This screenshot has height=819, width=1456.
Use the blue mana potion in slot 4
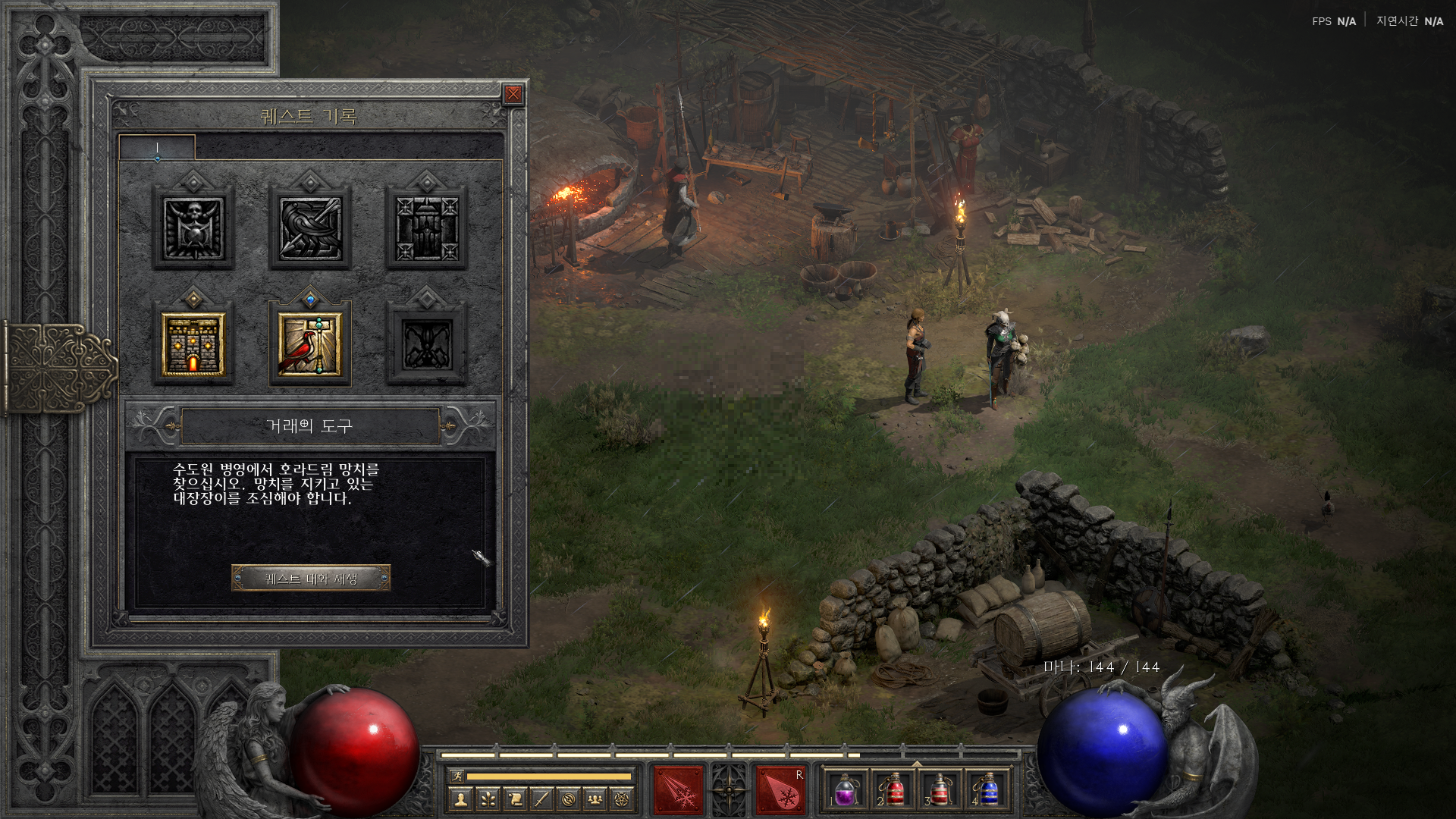pos(987,791)
